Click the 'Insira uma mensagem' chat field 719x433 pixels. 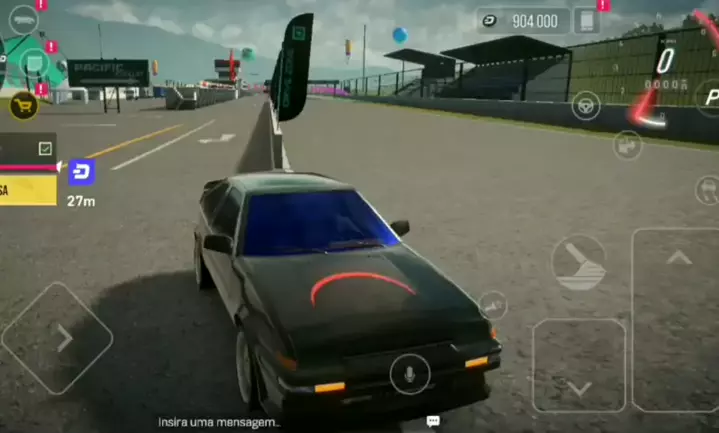point(218,422)
